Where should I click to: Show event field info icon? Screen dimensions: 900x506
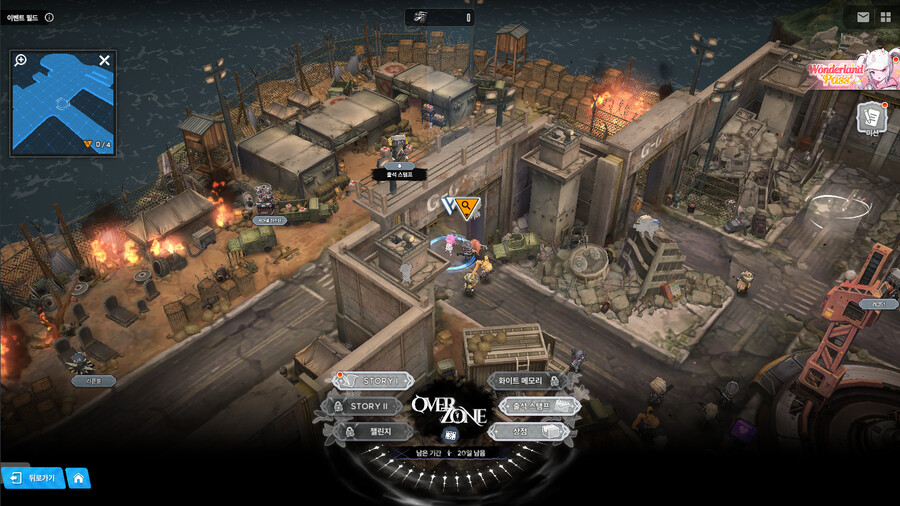50,17
